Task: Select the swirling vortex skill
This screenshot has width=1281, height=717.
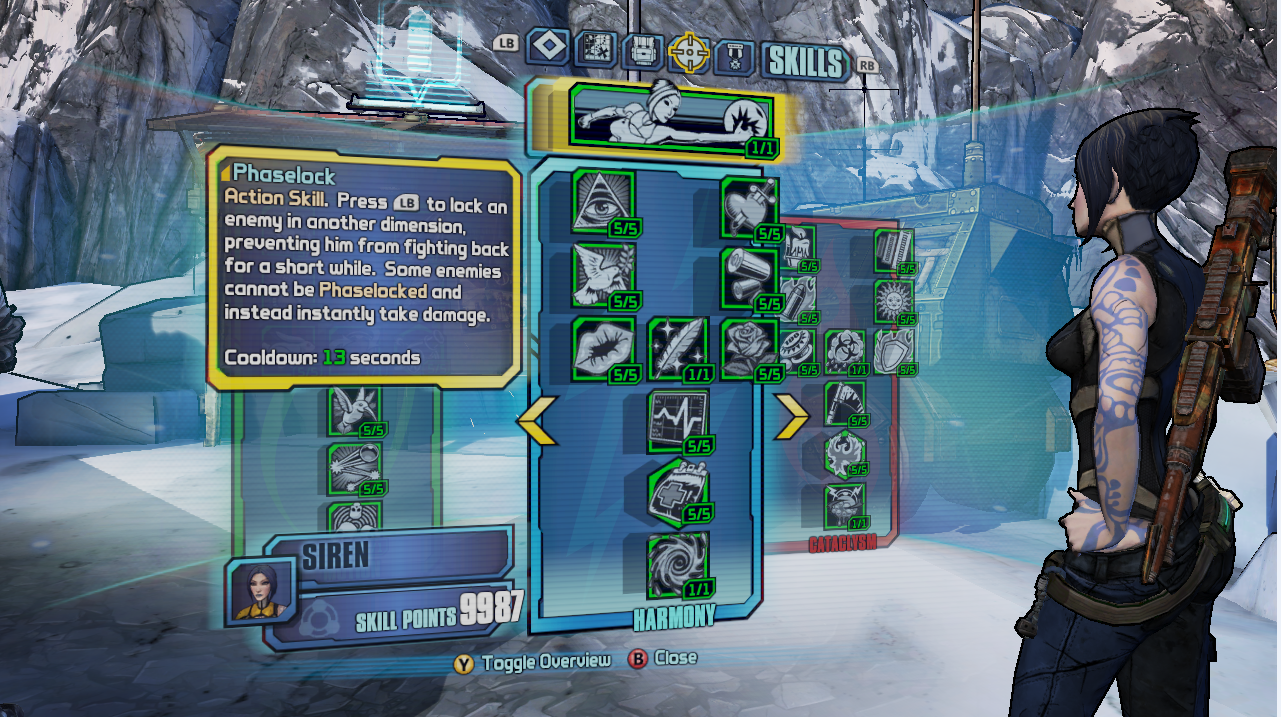Action: 677,562
